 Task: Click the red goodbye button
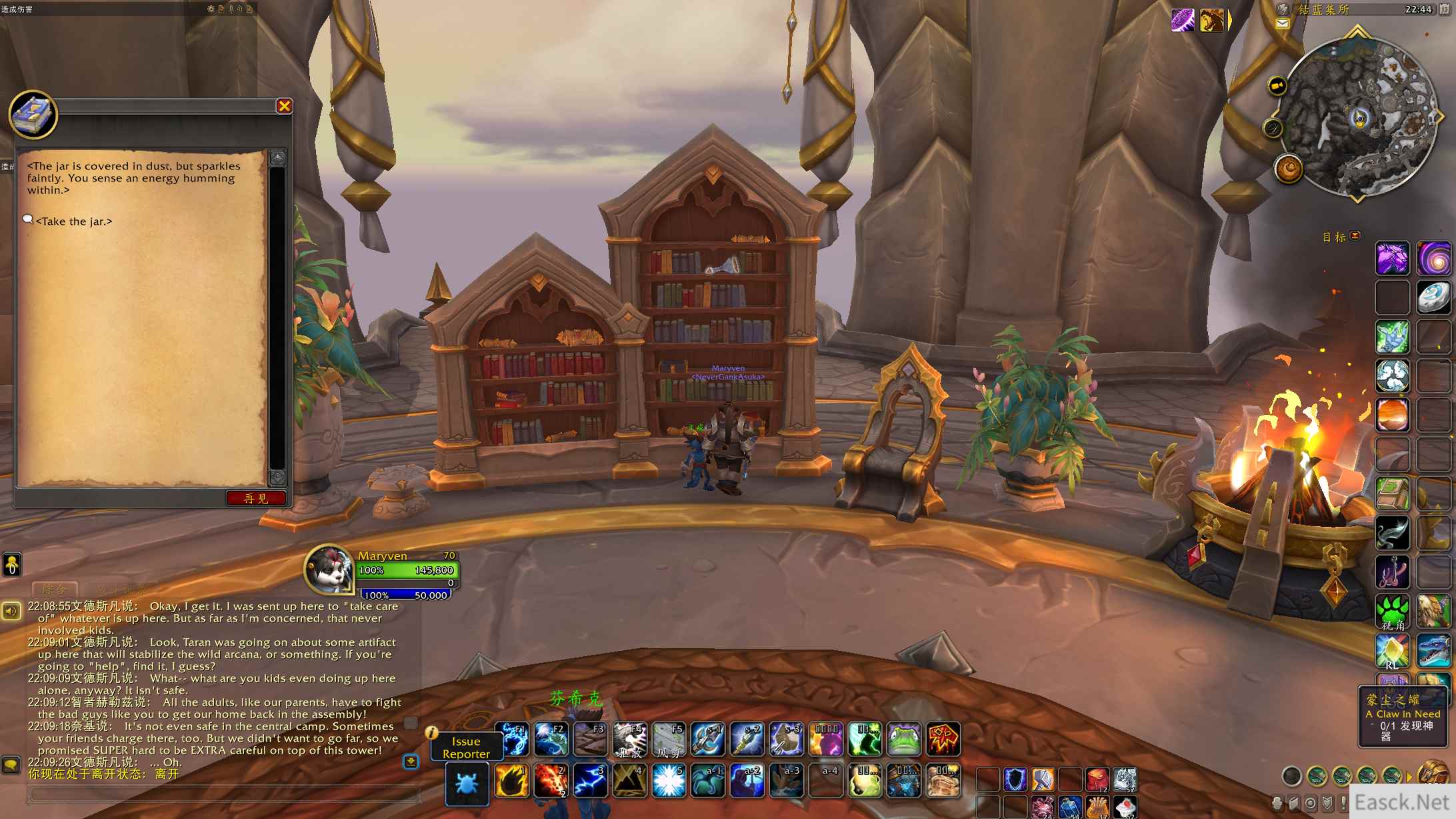click(256, 498)
